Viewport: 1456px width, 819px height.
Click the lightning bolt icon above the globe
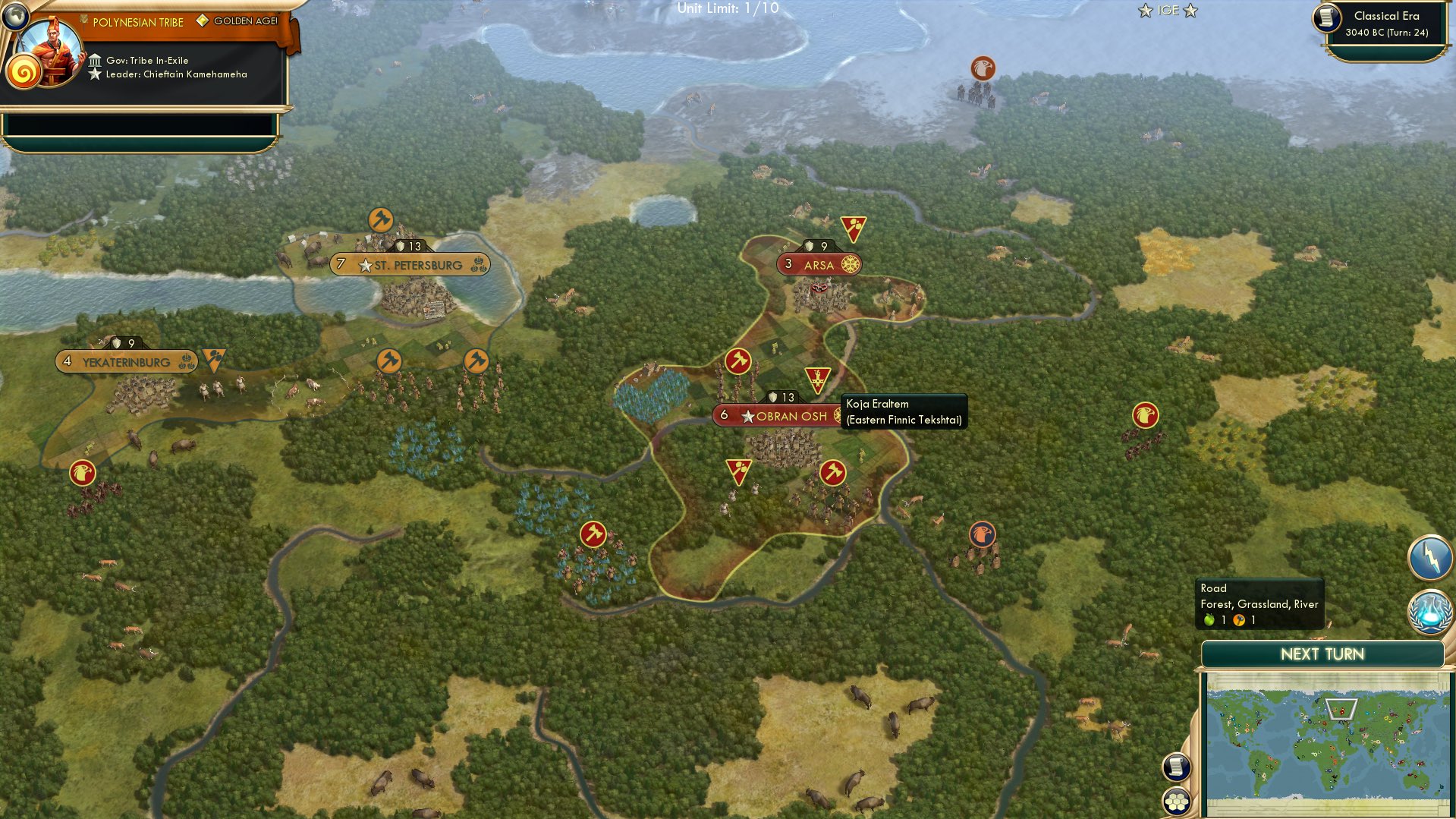(1431, 556)
